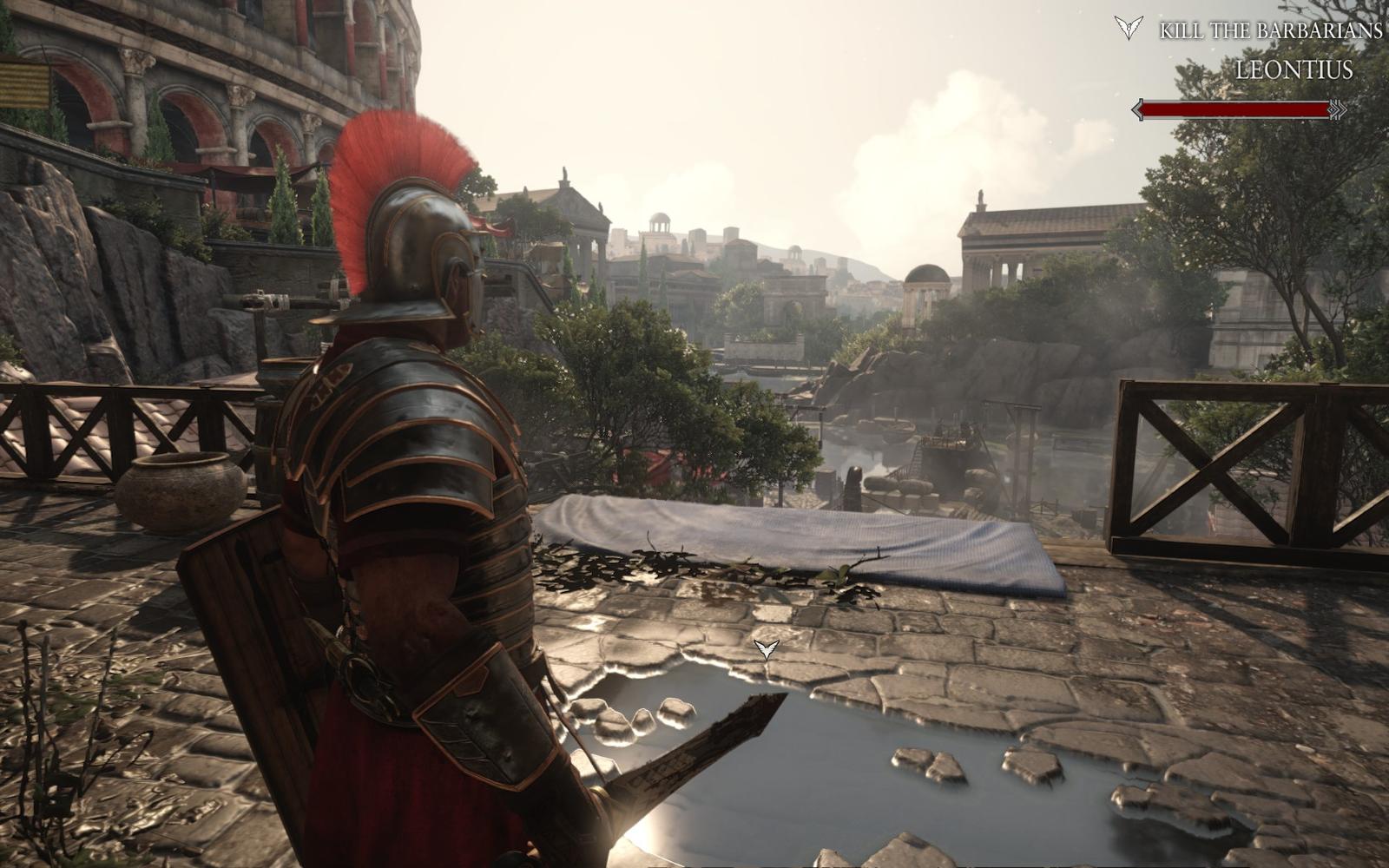Click the eagle objective icon beside the quest text
The height and width of the screenshot is (868, 1389).
tap(1129, 28)
